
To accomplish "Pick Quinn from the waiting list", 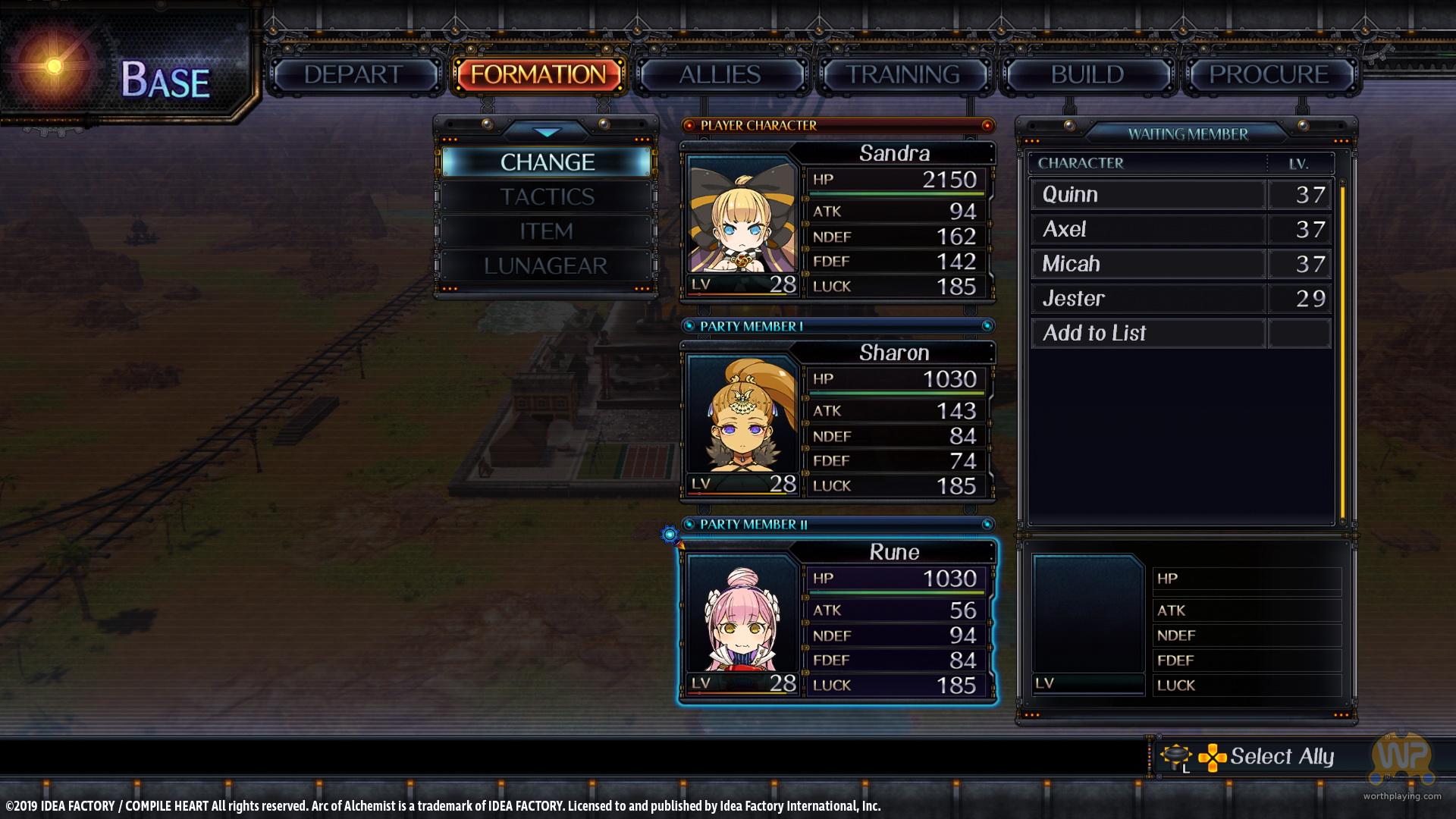I will (1180, 195).
